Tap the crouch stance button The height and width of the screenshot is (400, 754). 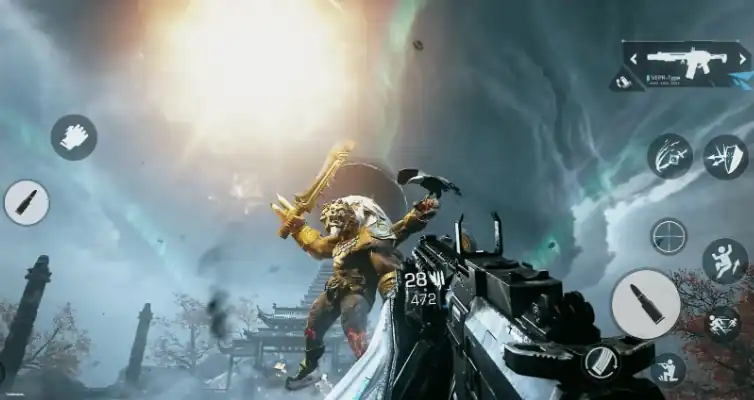668,370
